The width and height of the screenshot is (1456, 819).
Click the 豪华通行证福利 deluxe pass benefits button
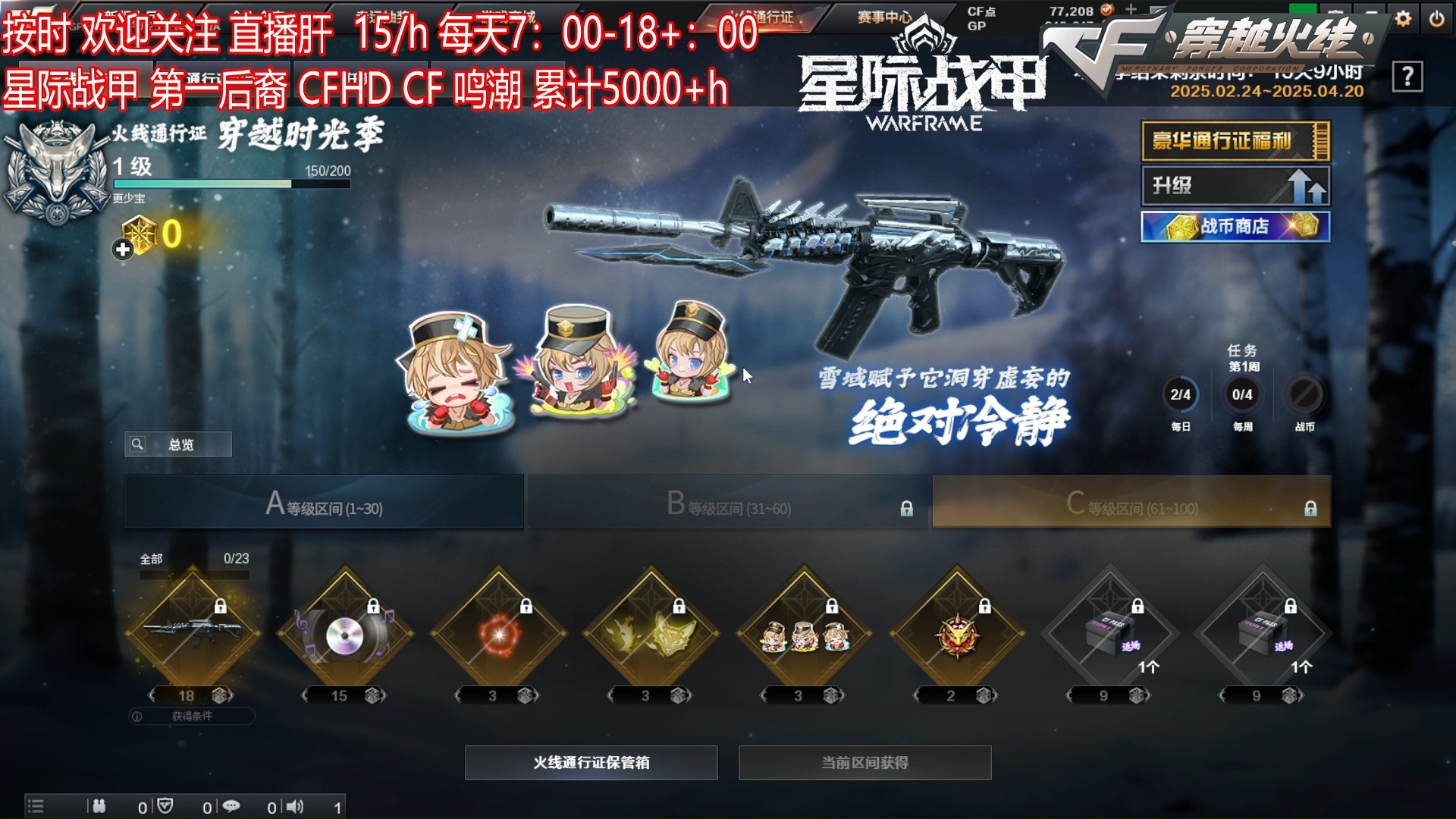coord(1235,142)
